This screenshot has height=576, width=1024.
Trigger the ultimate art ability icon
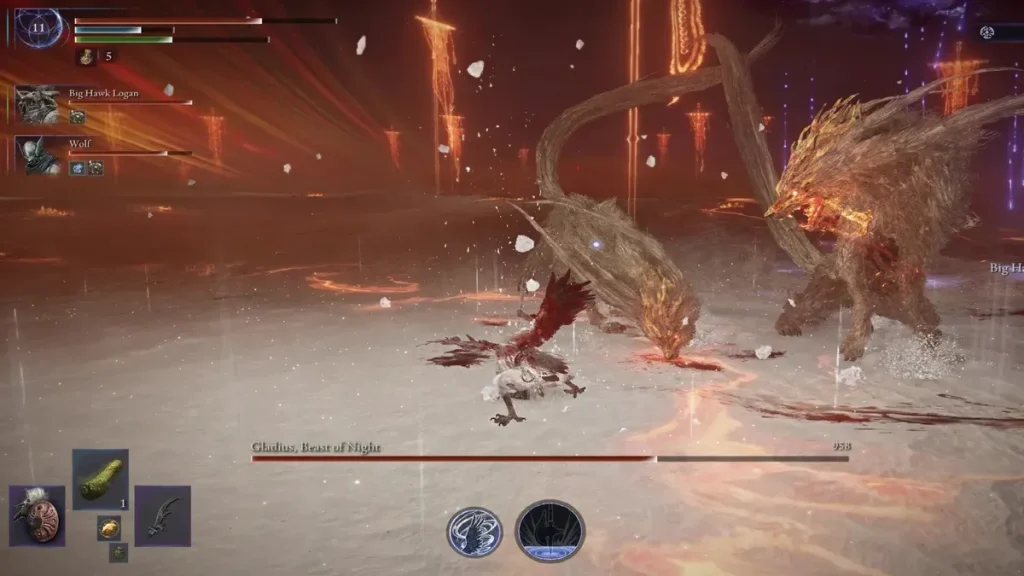tap(550, 531)
